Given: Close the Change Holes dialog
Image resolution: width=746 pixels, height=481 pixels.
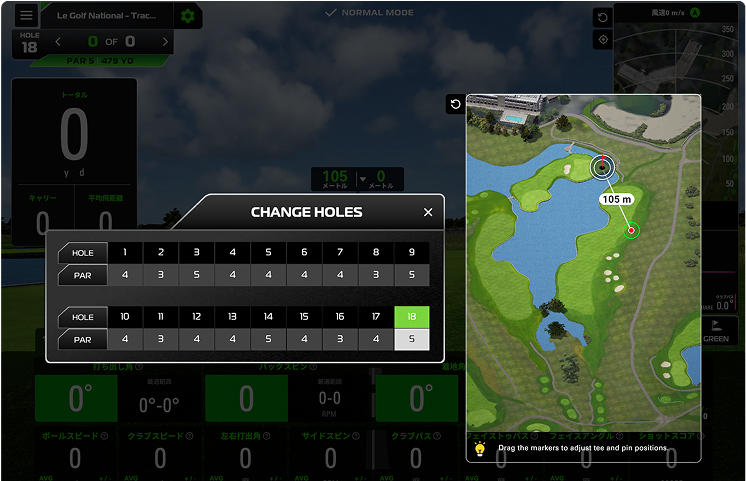Looking at the screenshot, I should 428,212.
